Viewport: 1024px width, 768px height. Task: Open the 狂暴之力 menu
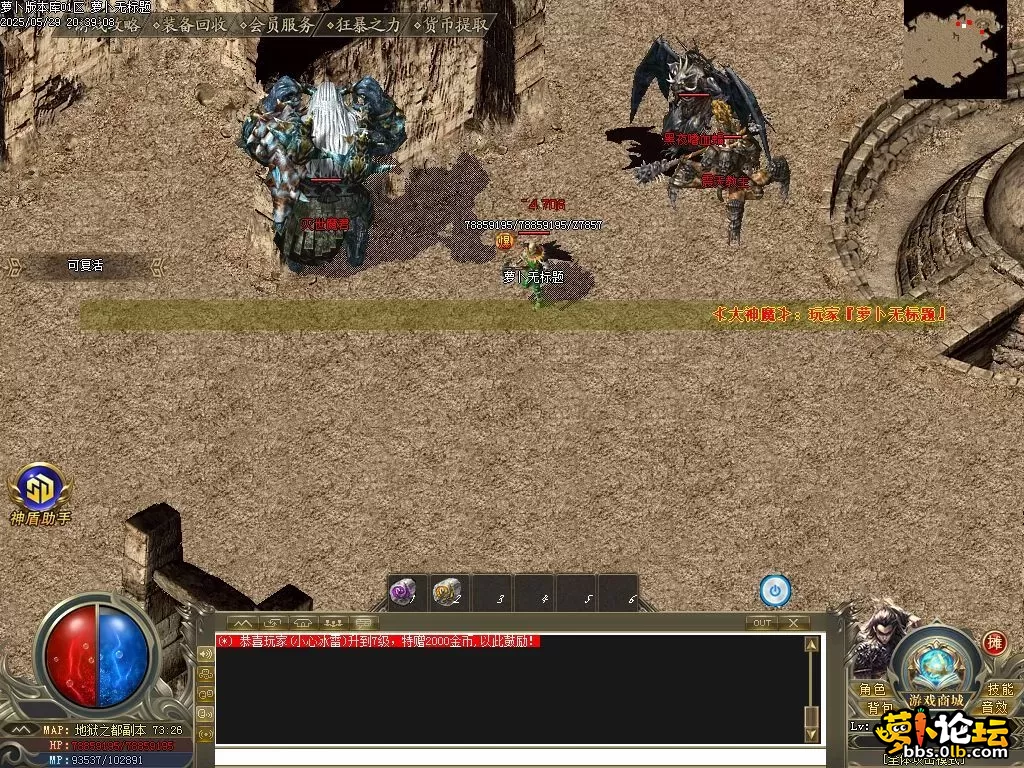(367, 25)
